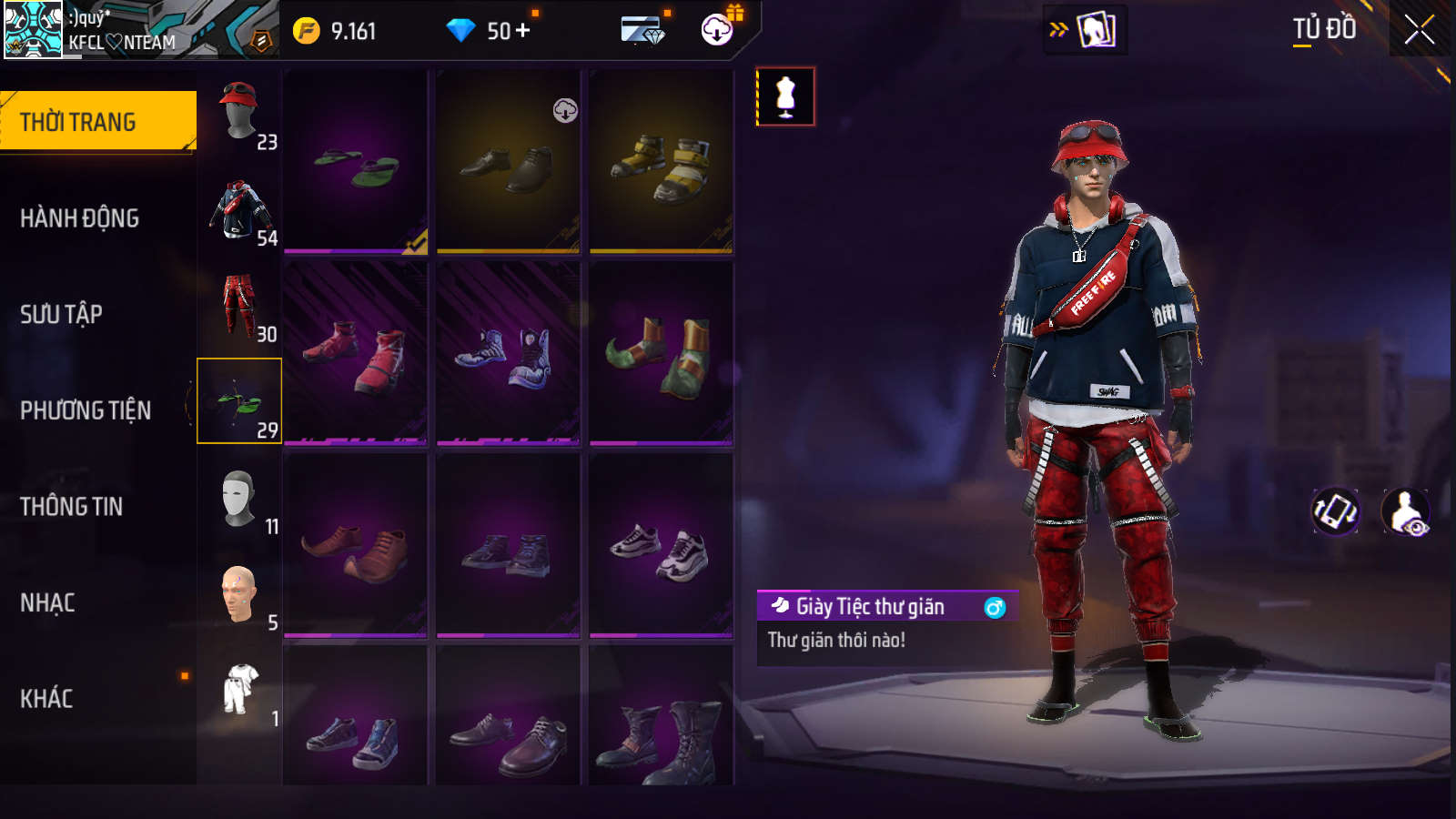Close the wardrobe screen
This screenshot has height=819, width=1456.
(1419, 30)
